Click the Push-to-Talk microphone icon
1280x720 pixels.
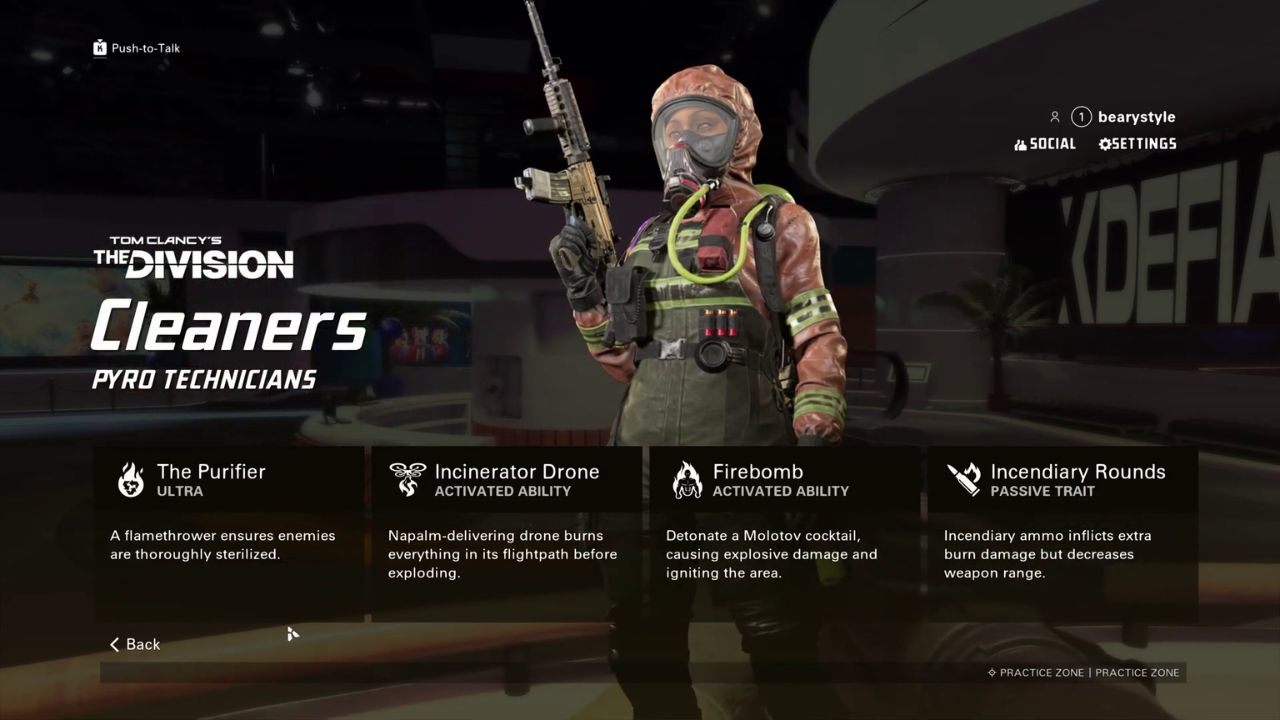tap(99, 47)
